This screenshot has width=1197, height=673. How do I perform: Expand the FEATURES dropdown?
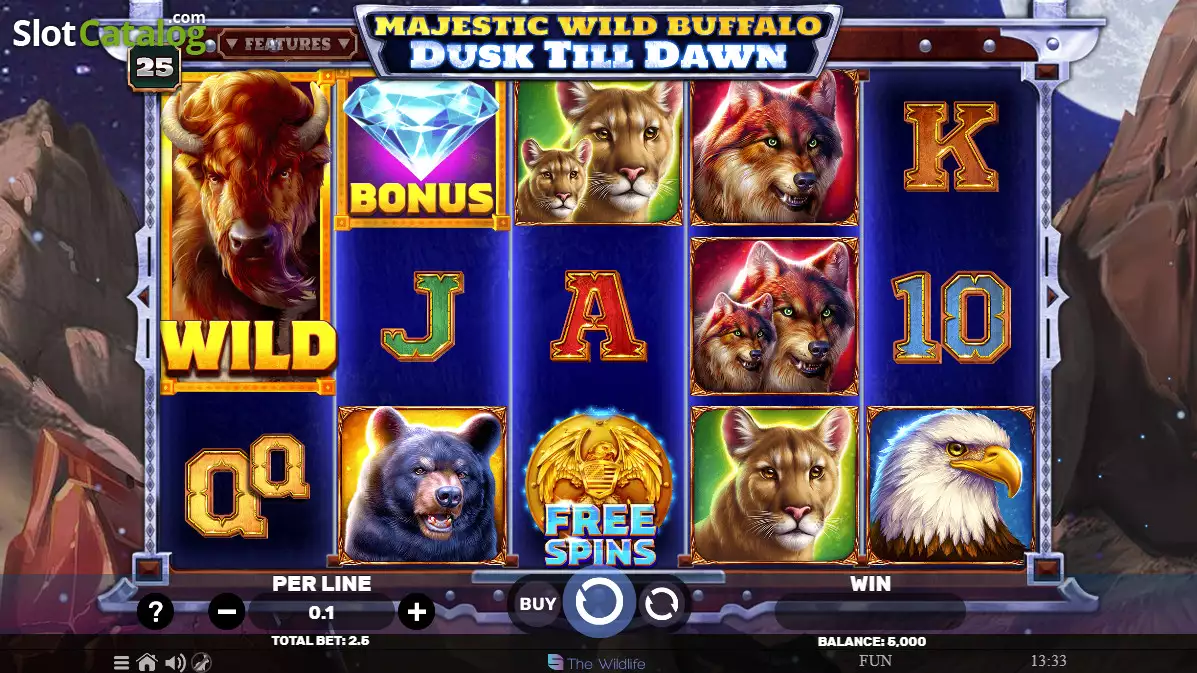point(288,44)
